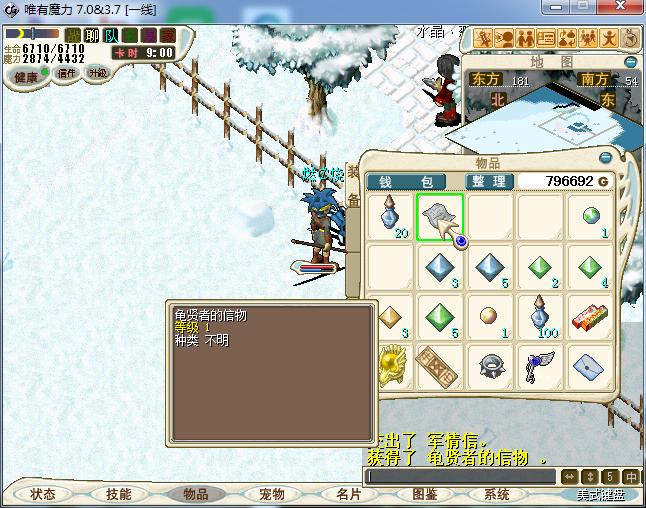
Task: Open the 宠物 pets menu
Action: pyautogui.click(x=271, y=494)
